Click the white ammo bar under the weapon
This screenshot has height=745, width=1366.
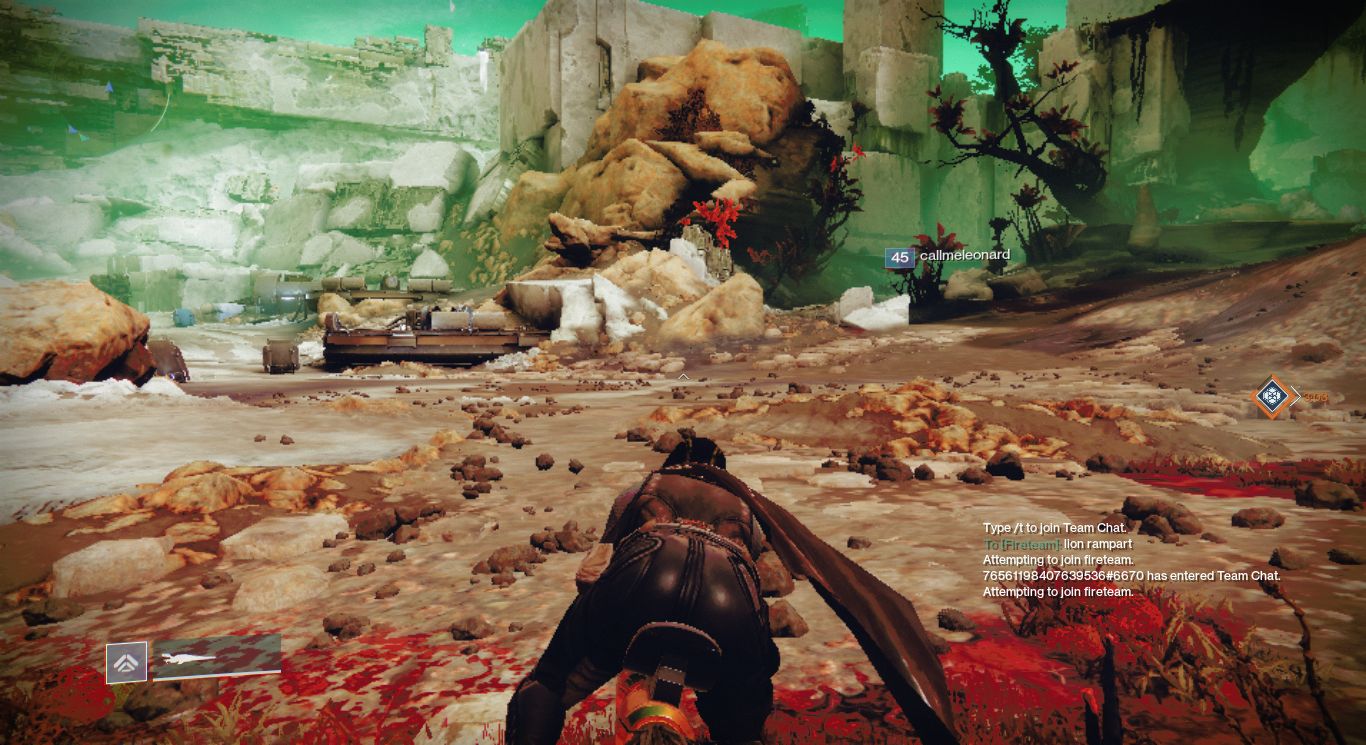pos(217,673)
